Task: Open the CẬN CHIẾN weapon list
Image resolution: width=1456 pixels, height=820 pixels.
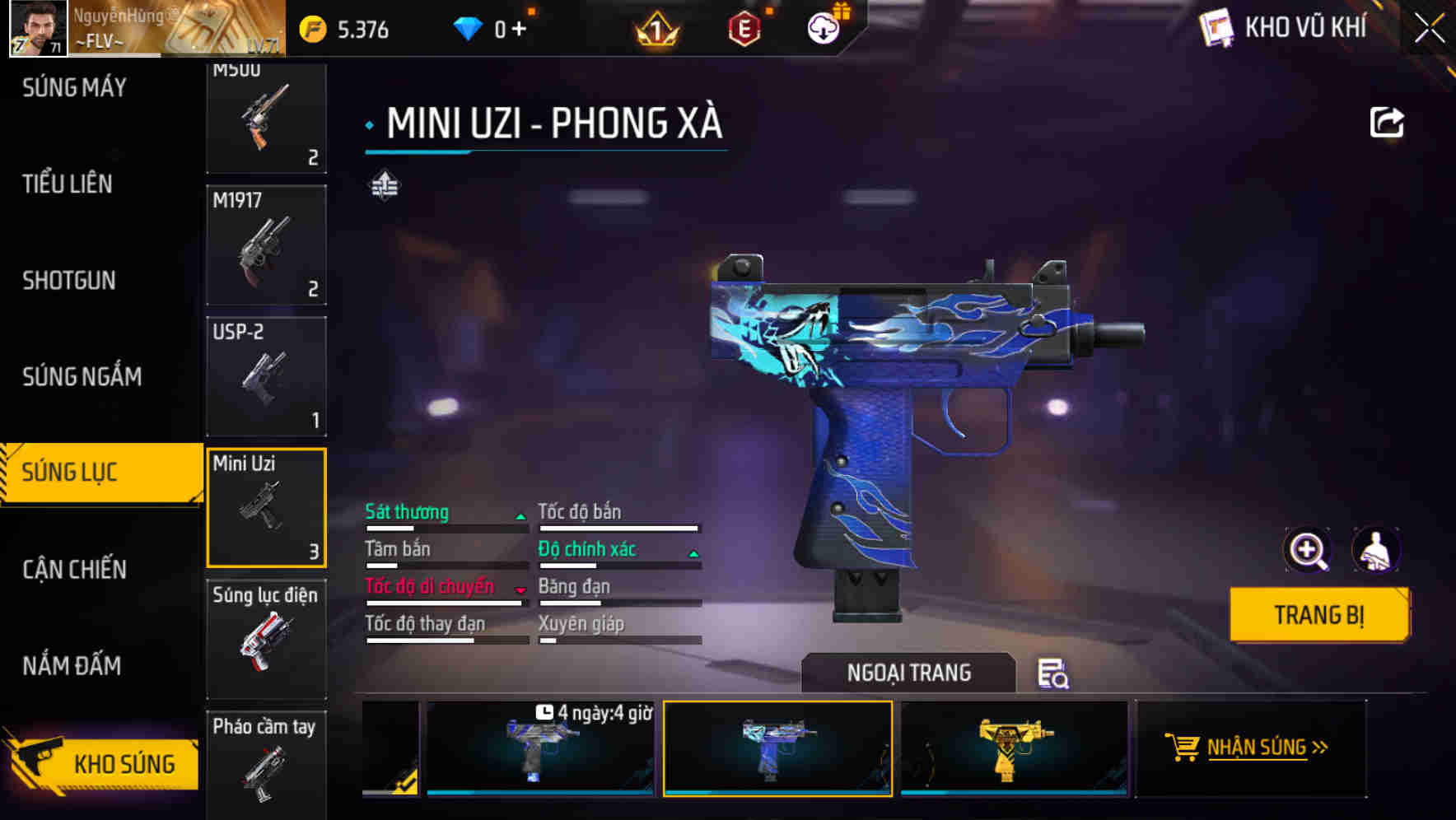Action: 74,569
